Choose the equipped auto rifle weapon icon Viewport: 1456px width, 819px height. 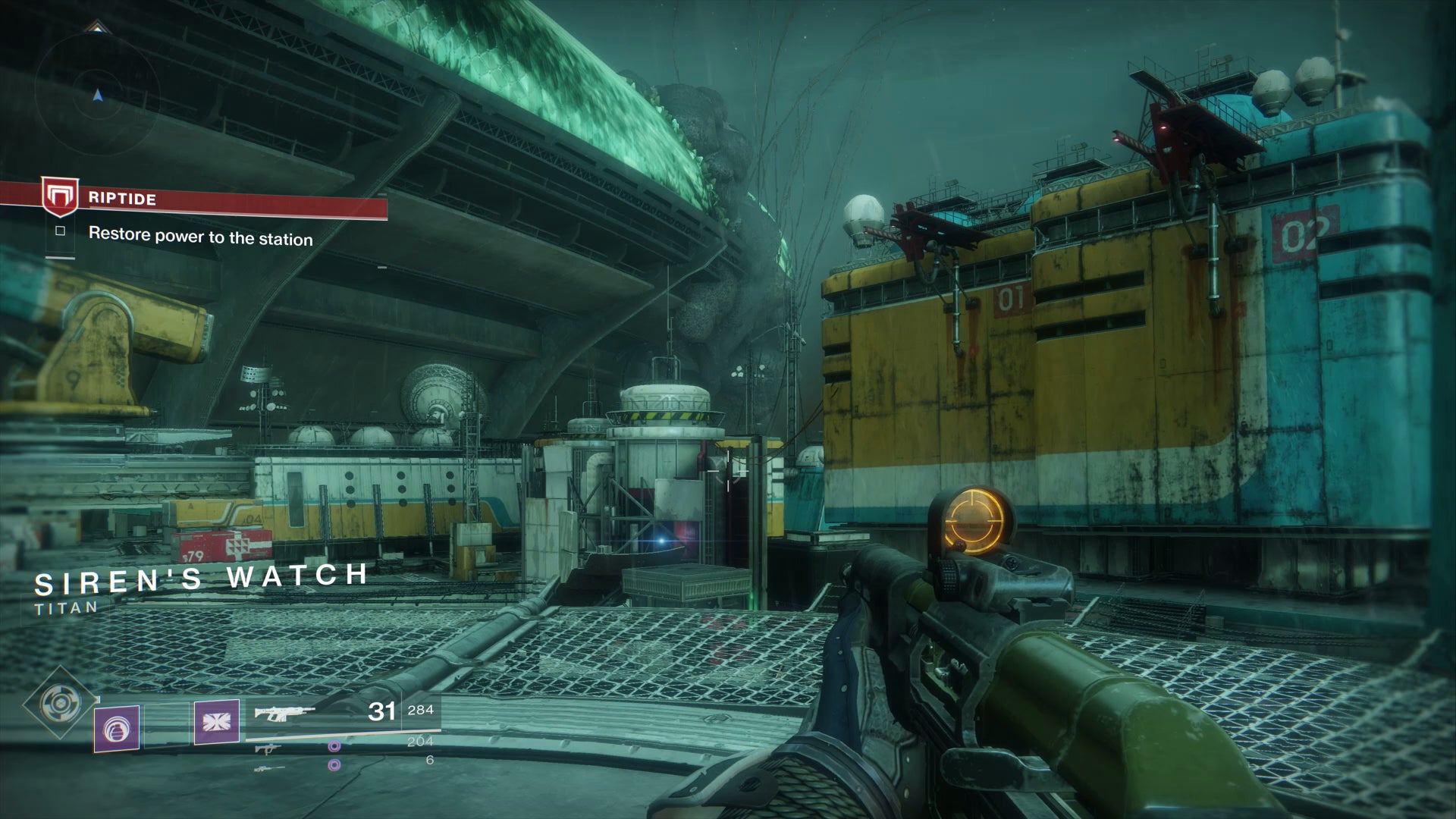coord(284,713)
